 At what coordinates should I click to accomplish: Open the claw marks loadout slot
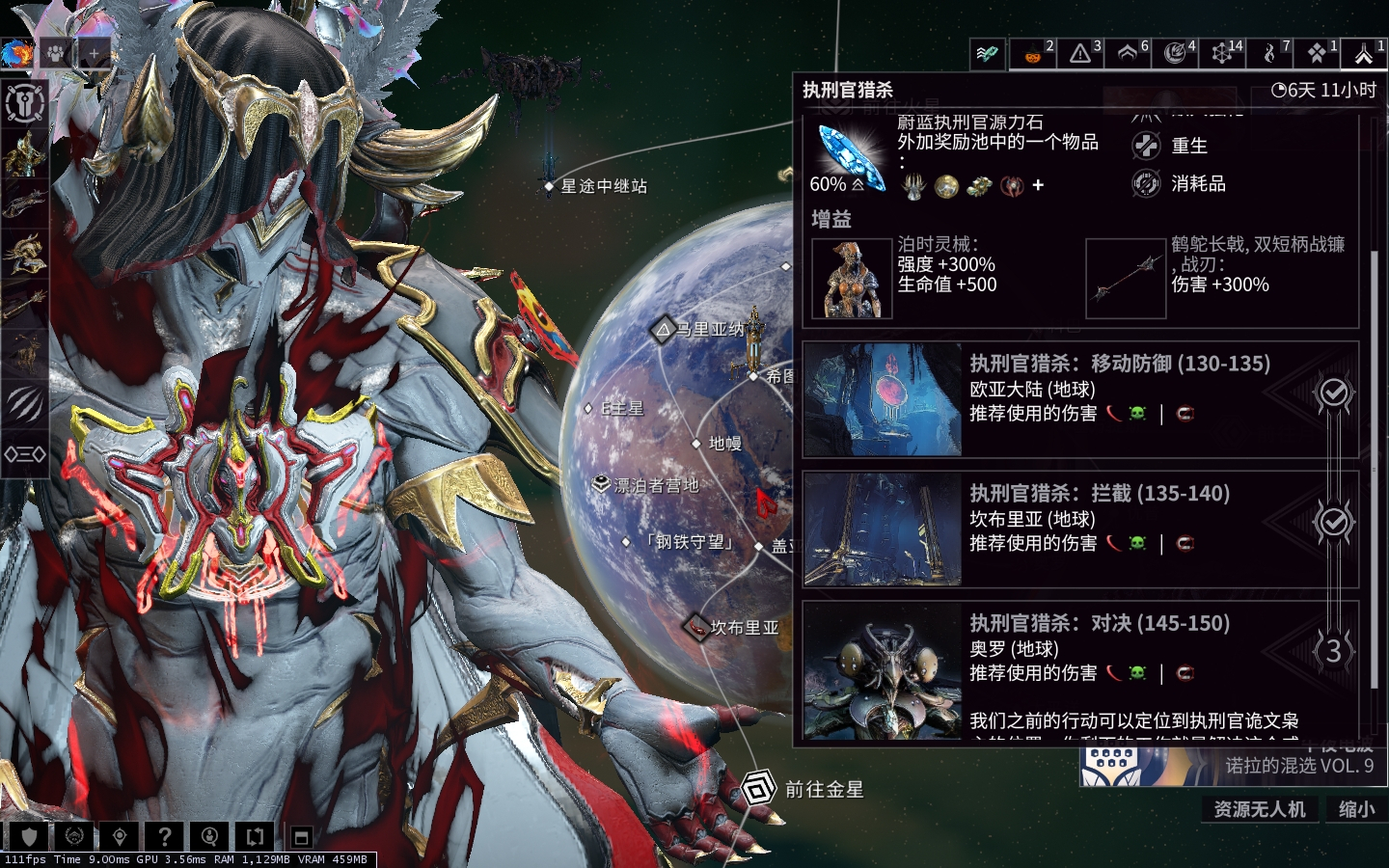pos(24,403)
